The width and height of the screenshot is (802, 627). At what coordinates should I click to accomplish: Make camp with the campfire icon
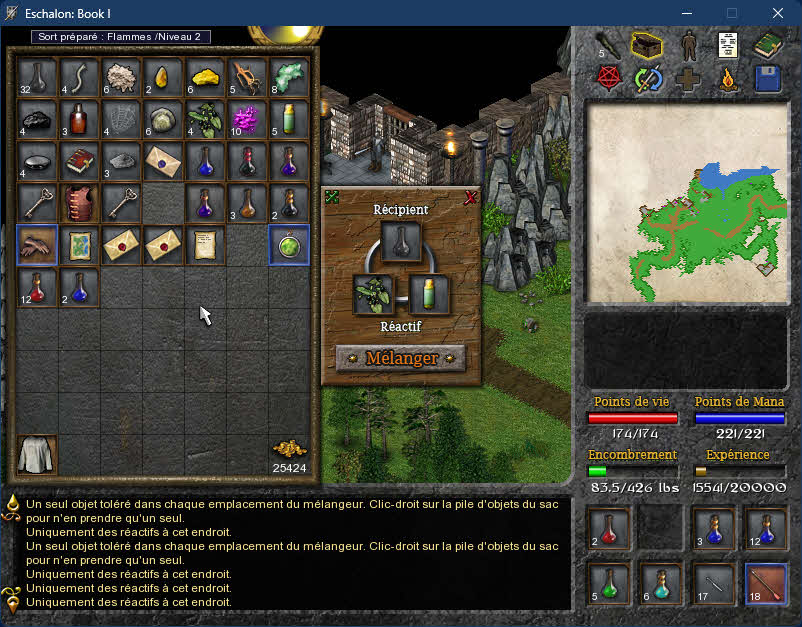(x=728, y=80)
